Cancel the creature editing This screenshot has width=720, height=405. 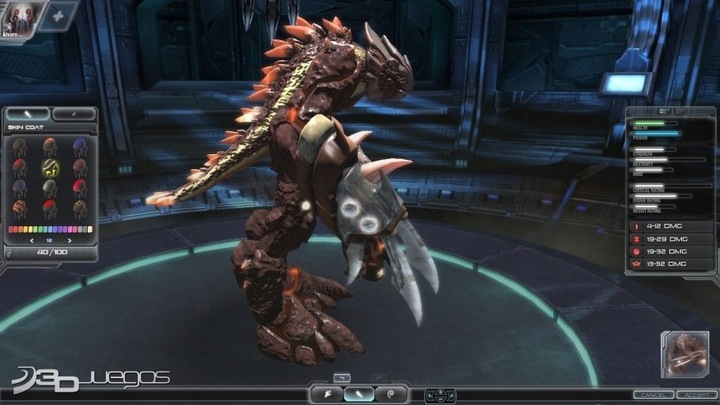point(650,395)
